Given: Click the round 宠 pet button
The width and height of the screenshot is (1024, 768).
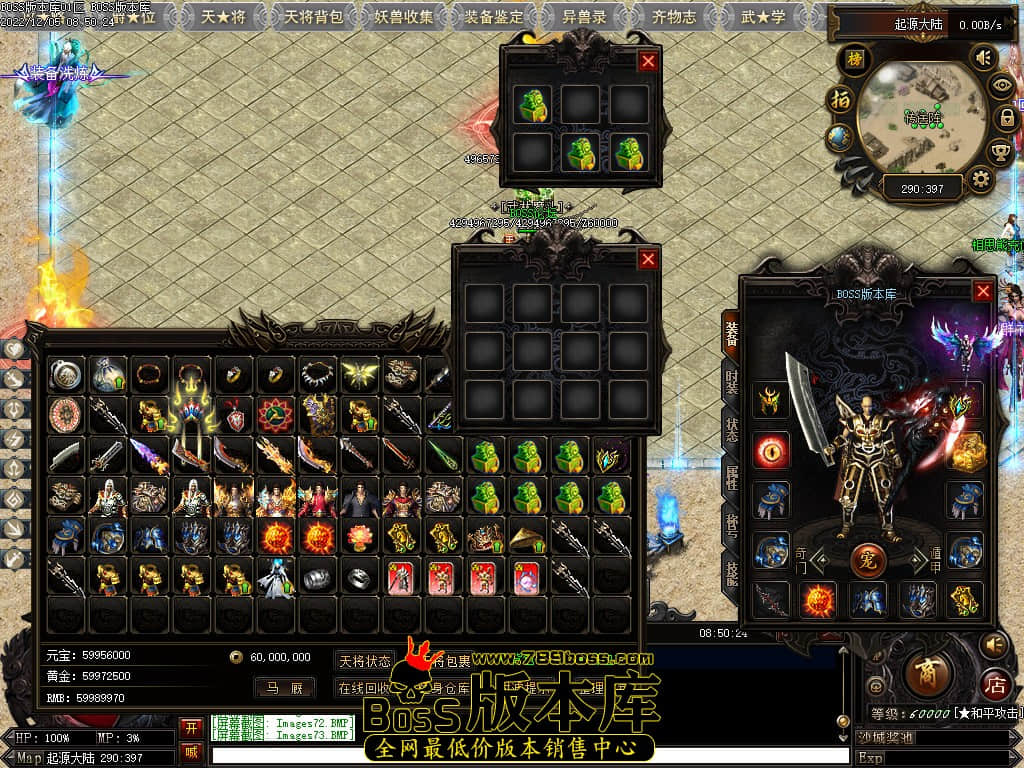Looking at the screenshot, I should point(868,558).
